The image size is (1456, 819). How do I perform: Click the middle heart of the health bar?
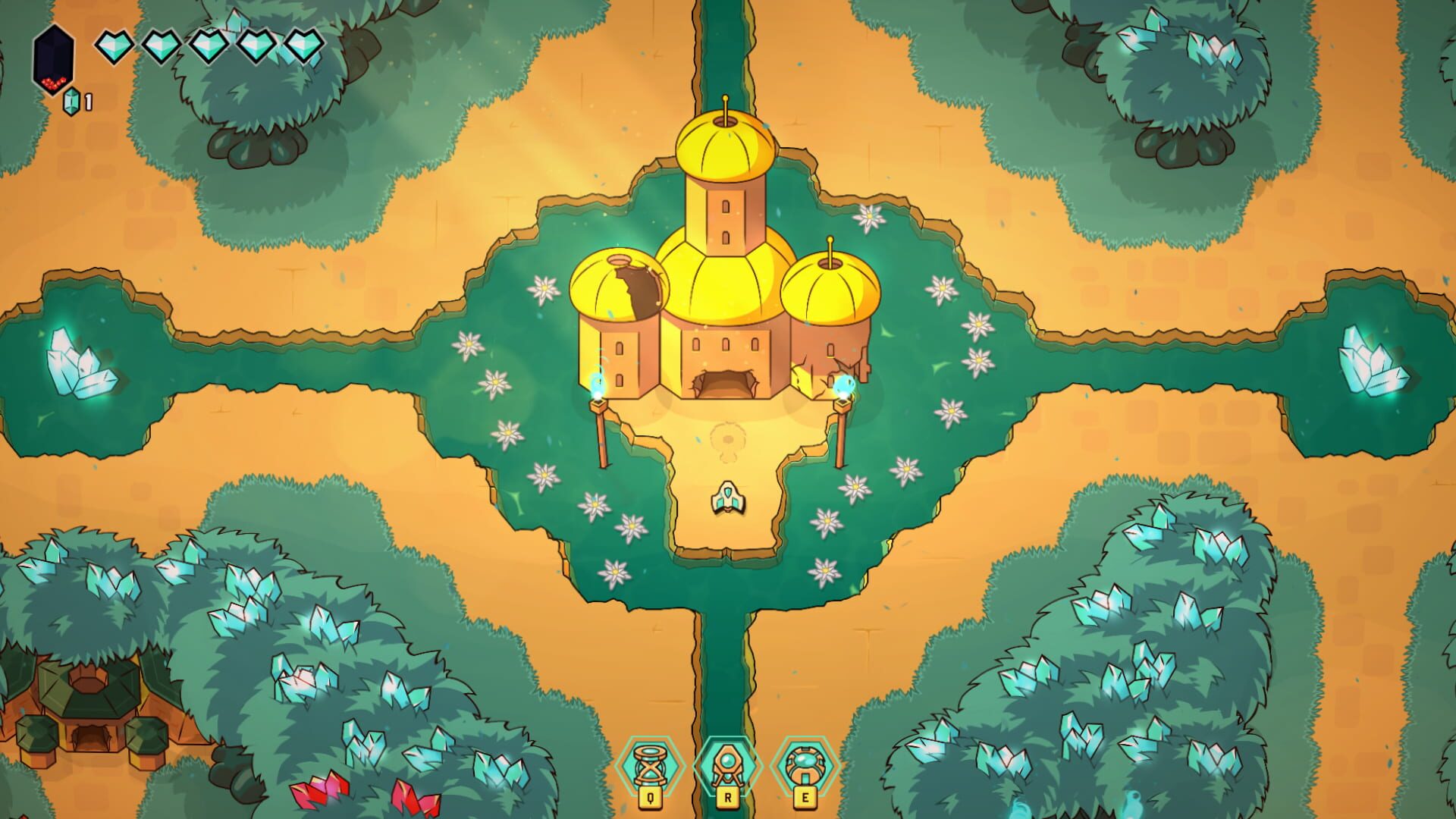(210, 47)
